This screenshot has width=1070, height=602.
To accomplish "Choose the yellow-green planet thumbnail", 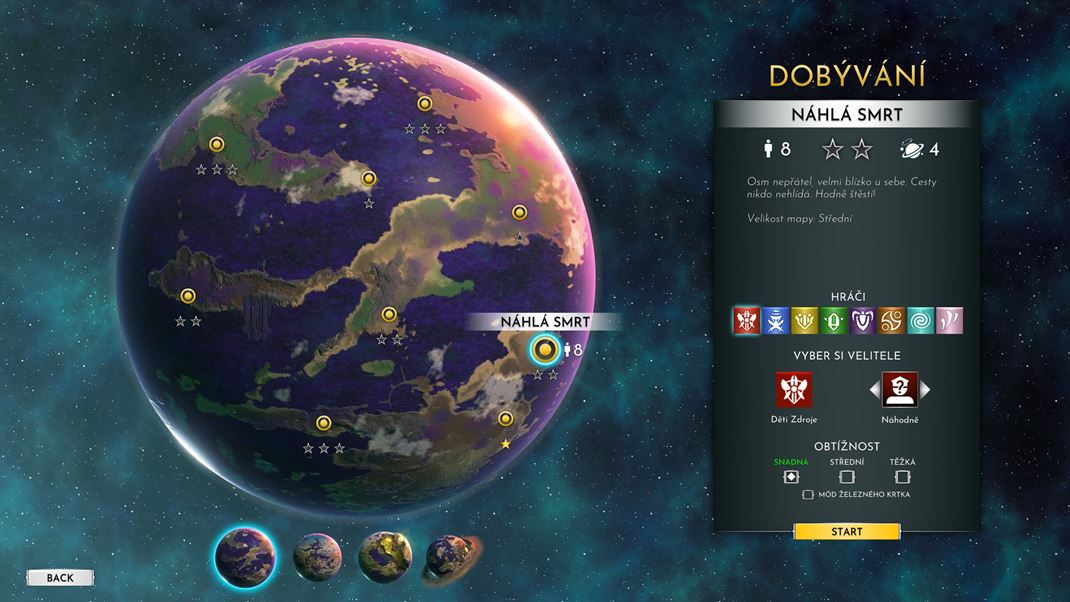I will click(383, 555).
